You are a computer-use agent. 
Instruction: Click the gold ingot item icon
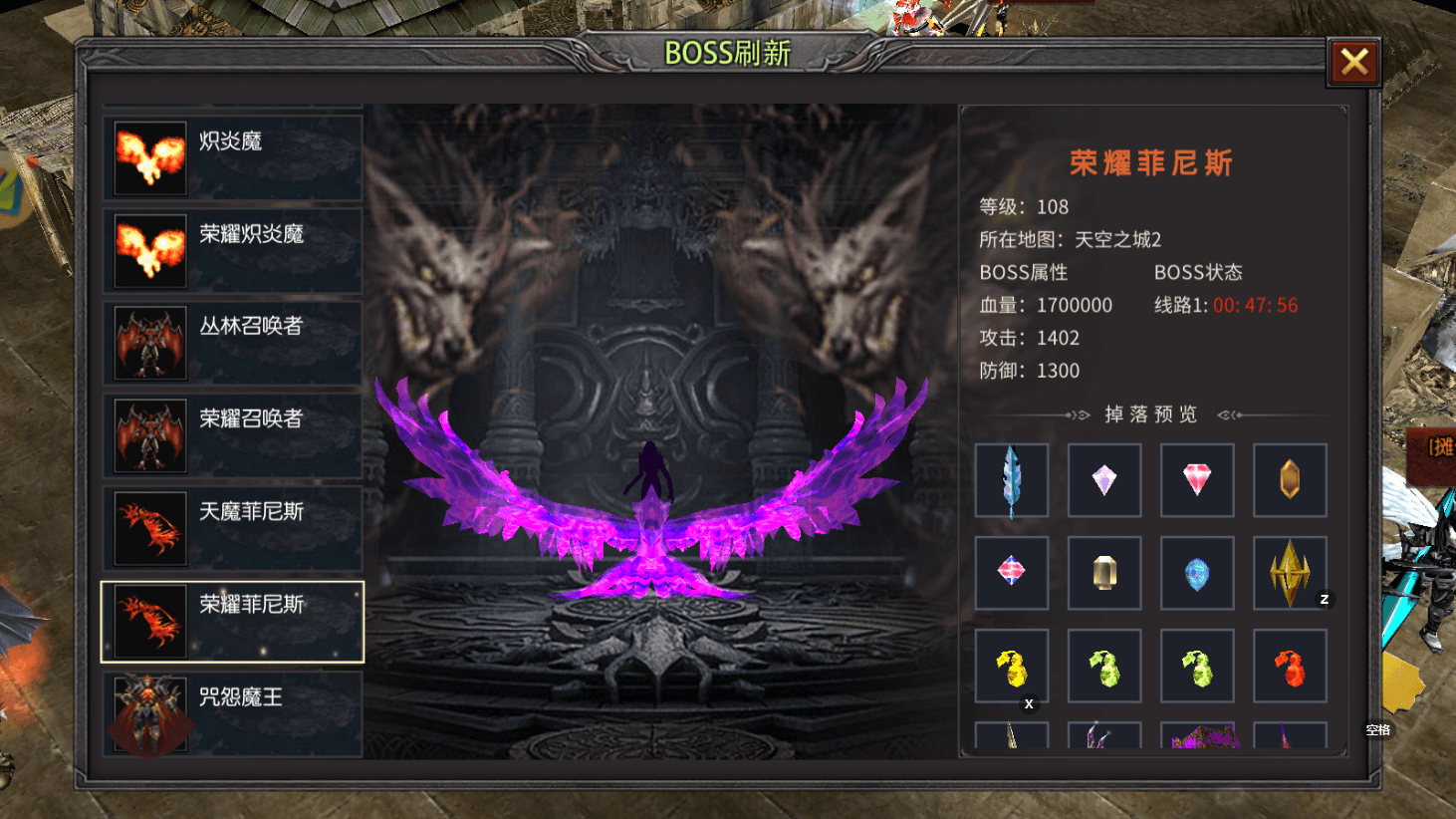[1104, 573]
